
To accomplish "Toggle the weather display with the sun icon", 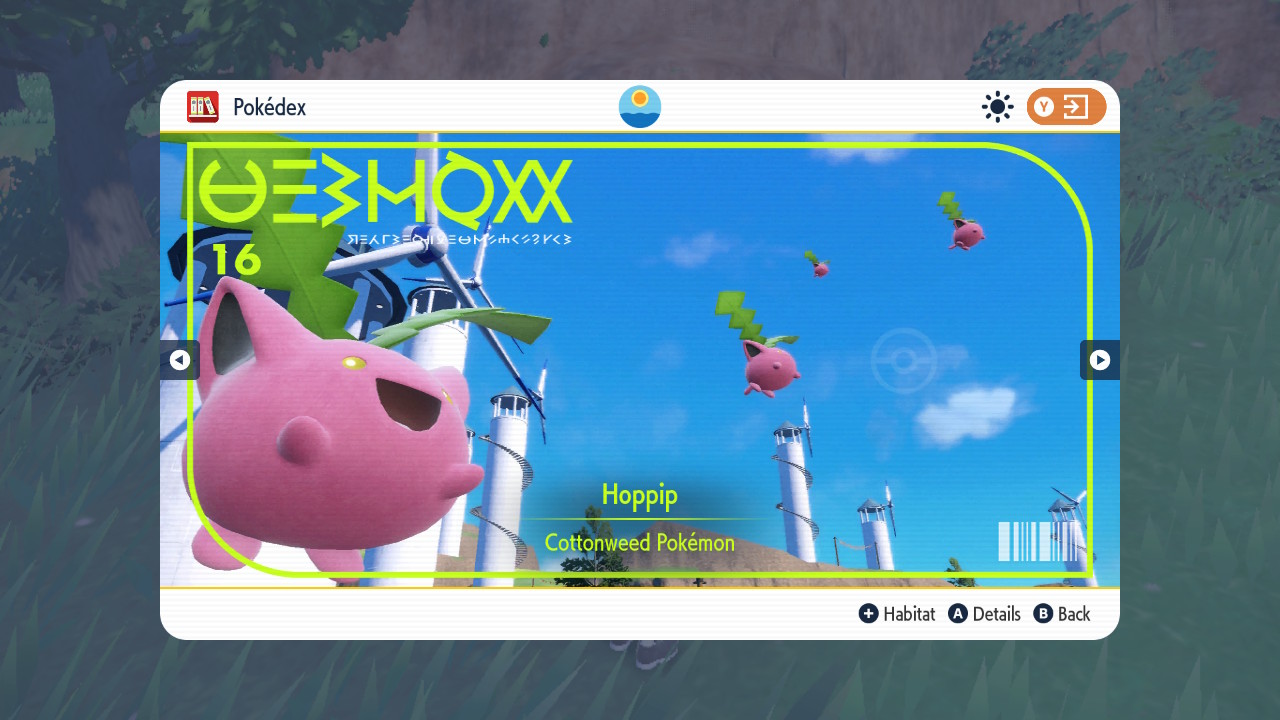I will click(x=997, y=106).
